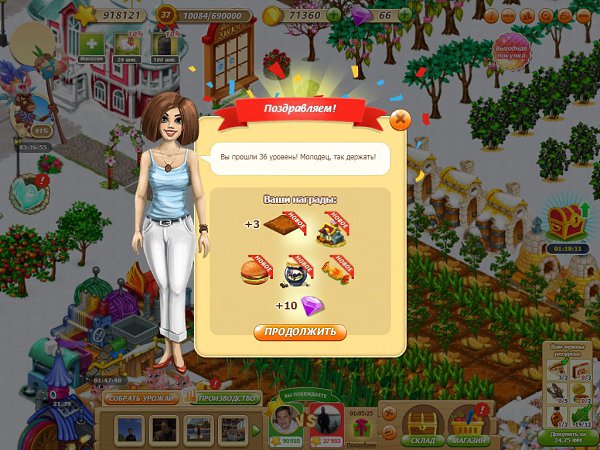Close the congratulations popup with the X
Screen dimensions: 600x450
400,120
